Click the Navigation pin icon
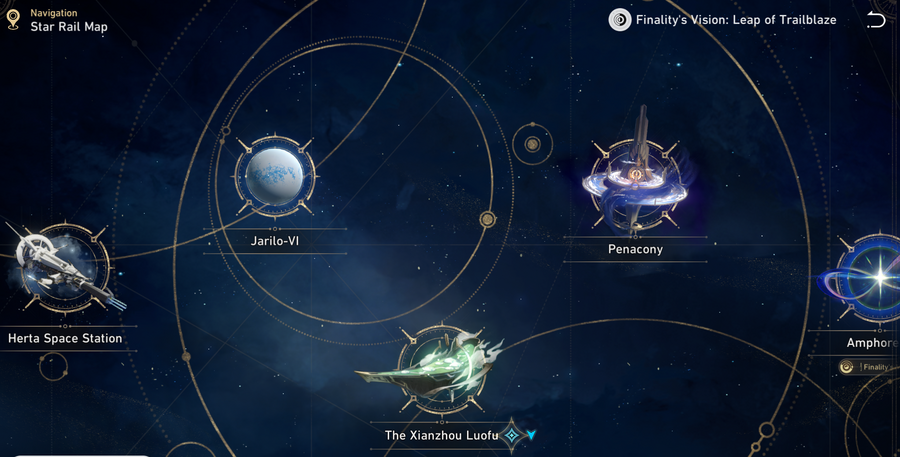This screenshot has height=457, width=900. pyautogui.click(x=13, y=19)
